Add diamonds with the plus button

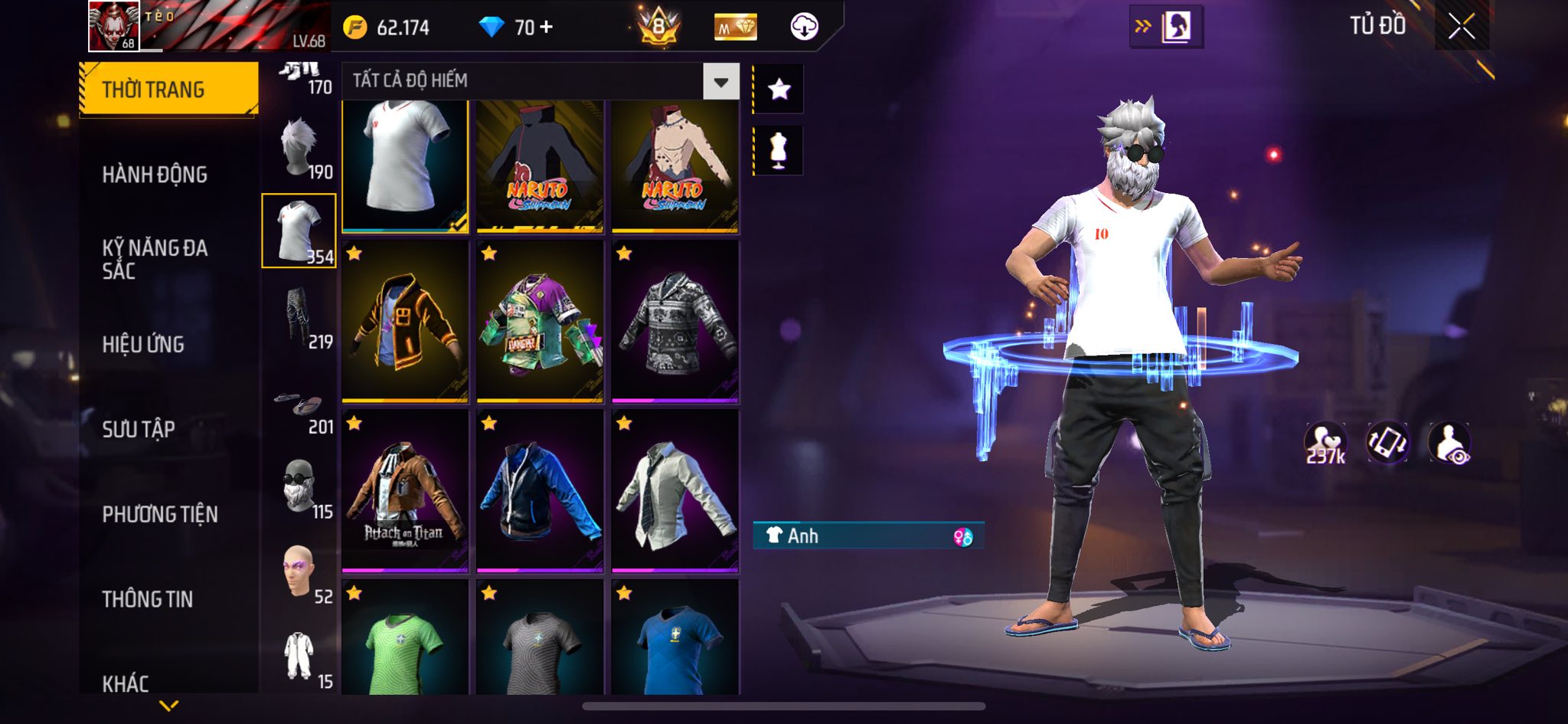(546, 28)
